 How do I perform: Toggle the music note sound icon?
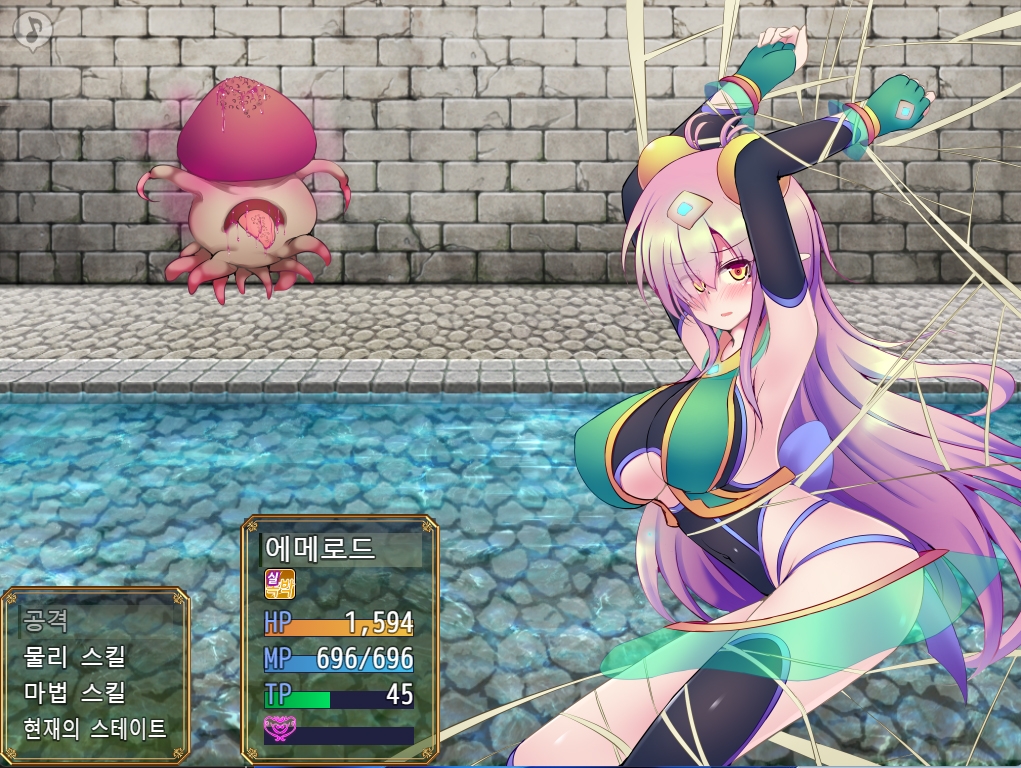(33, 29)
